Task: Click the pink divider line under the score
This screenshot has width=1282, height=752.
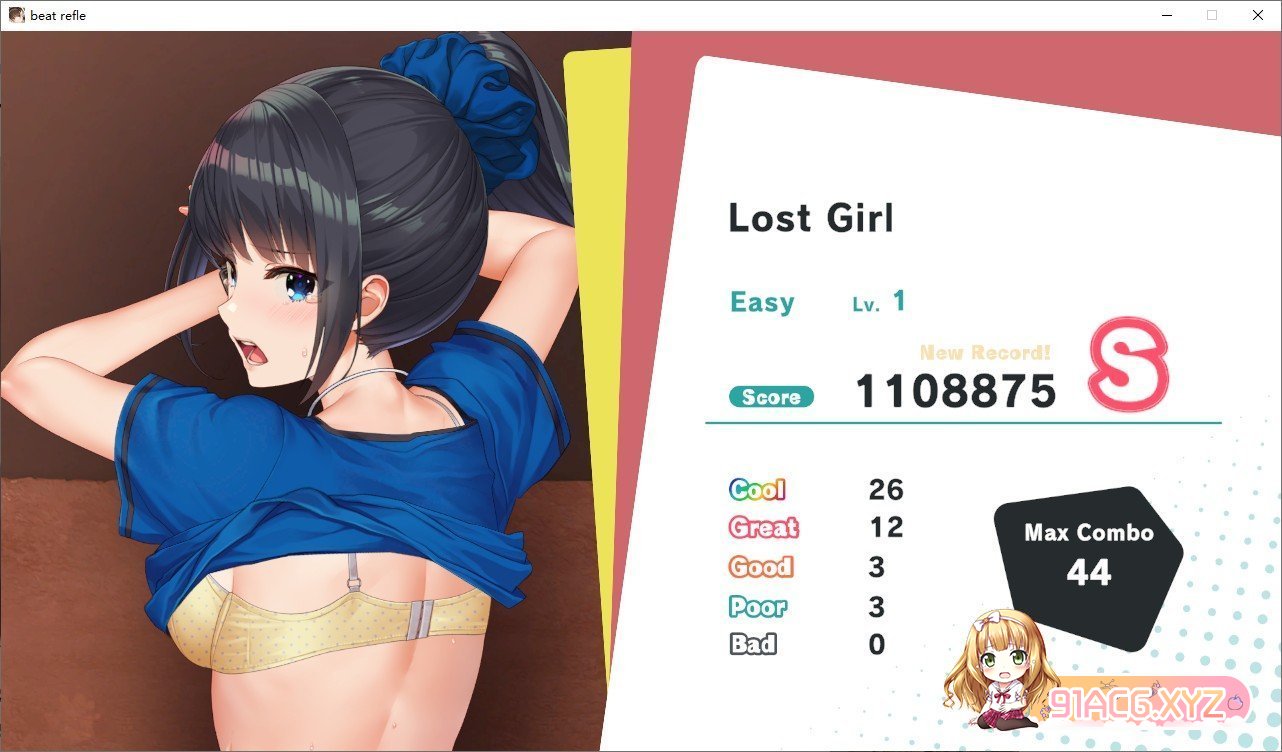Action: 960,423
